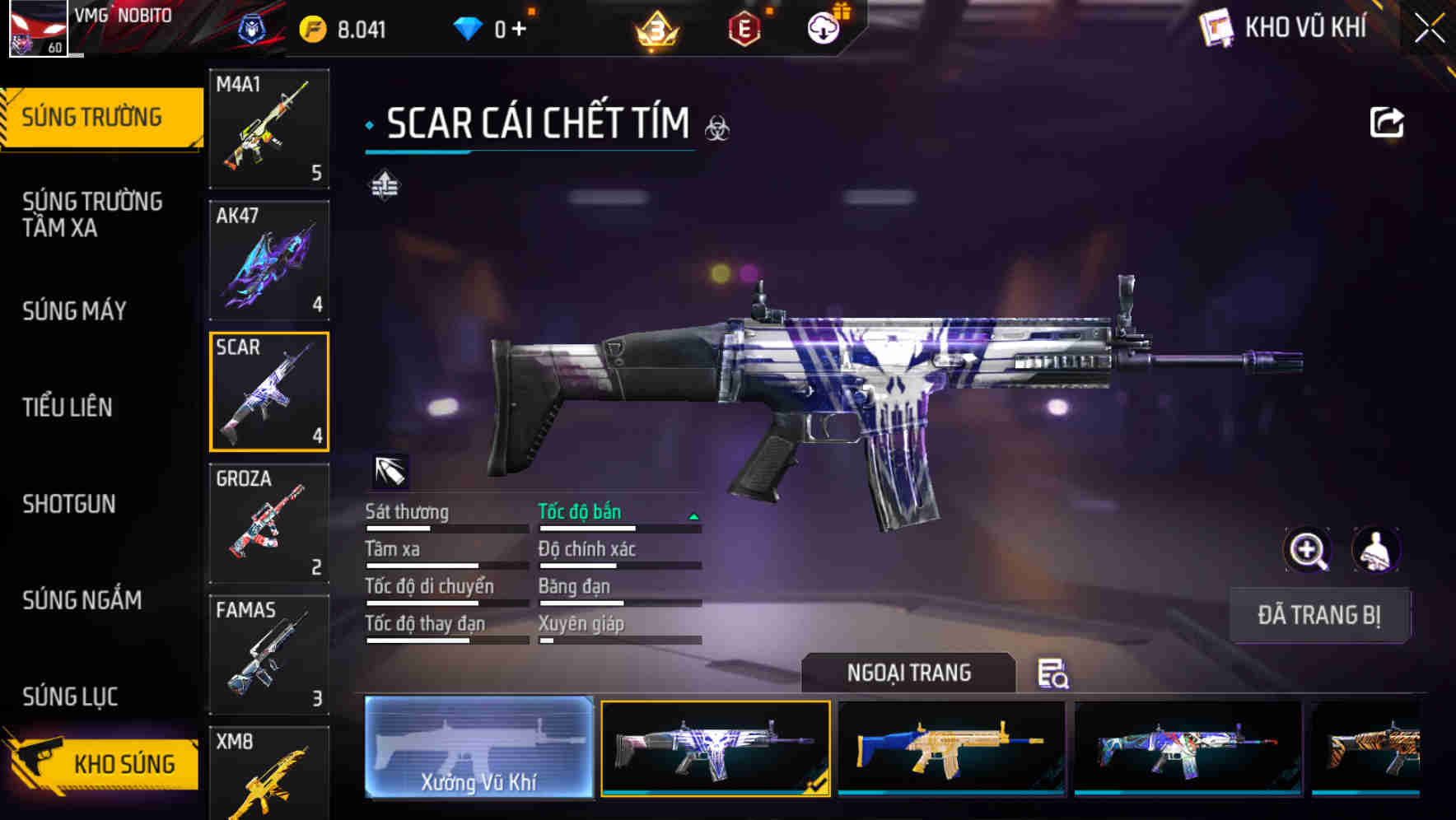The height and width of the screenshot is (820, 1456).
Task: Open the attachment customization icon below the weapon name
Action: click(x=384, y=185)
